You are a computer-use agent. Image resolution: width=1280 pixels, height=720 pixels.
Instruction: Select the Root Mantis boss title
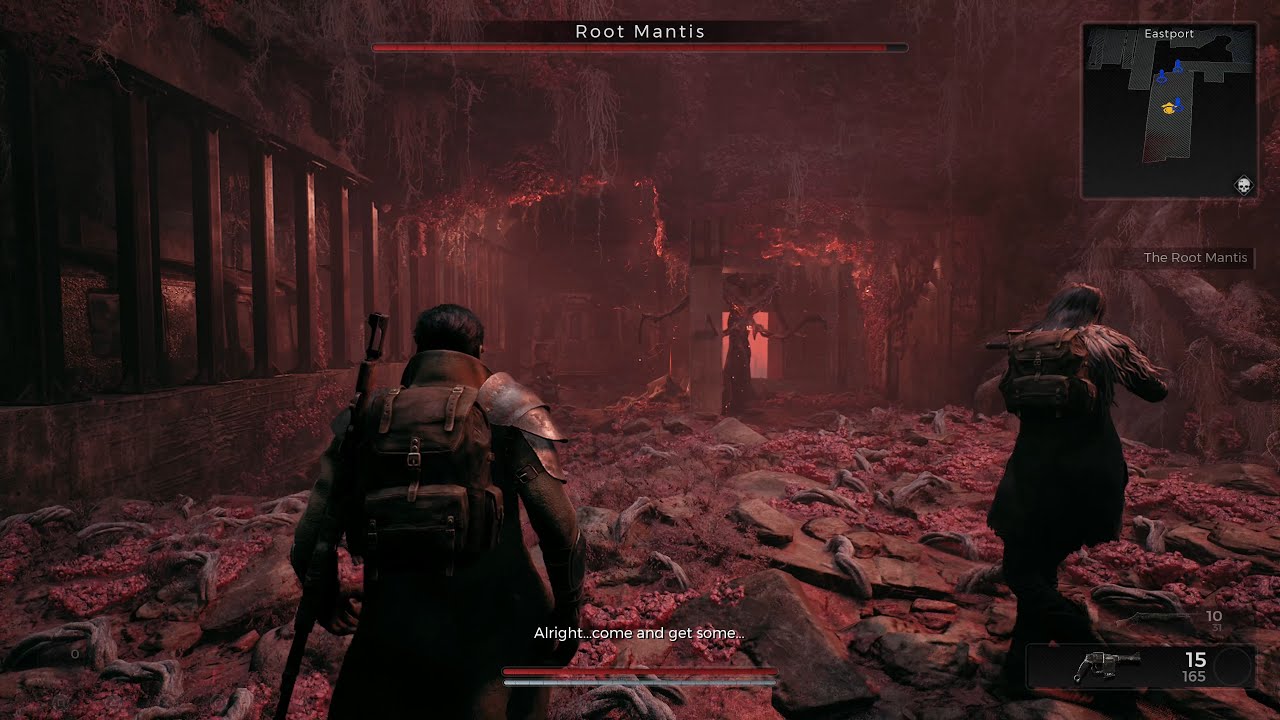640,32
